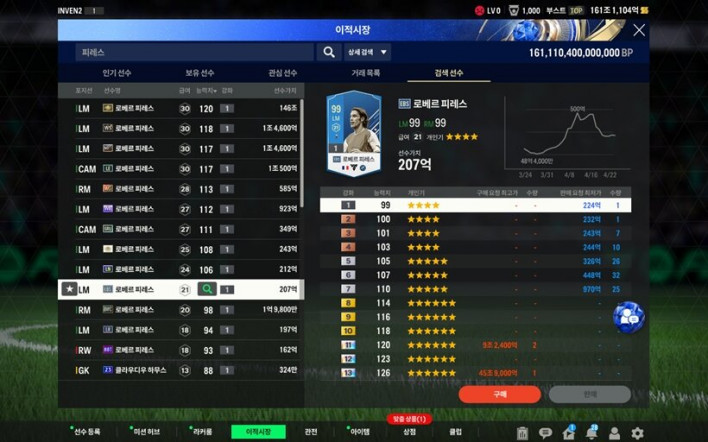This screenshot has width=708, height=442.
Task: Switch to the 인기 선수 tab
Action: click(x=117, y=73)
